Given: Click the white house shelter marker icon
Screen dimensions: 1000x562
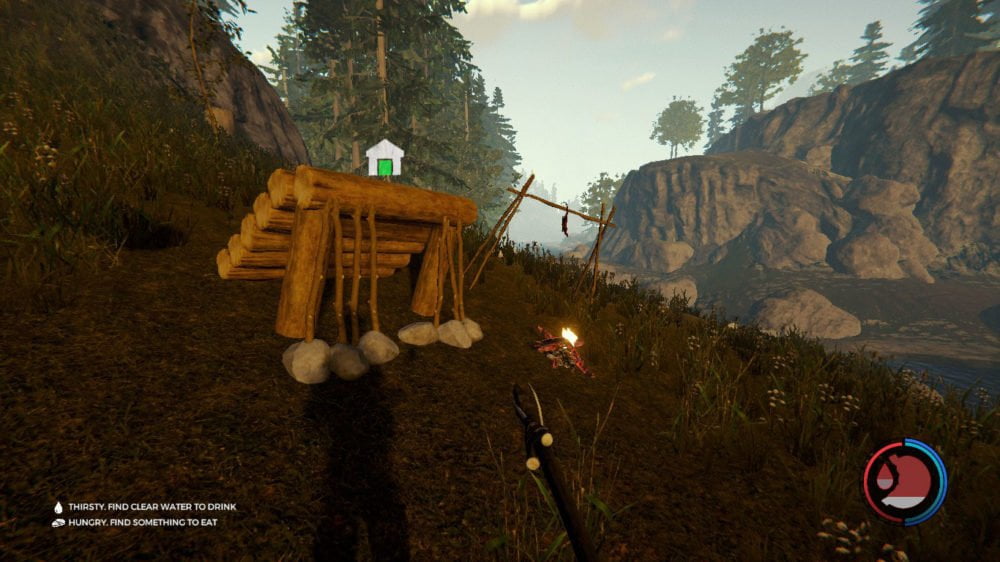Looking at the screenshot, I should click(x=385, y=158).
